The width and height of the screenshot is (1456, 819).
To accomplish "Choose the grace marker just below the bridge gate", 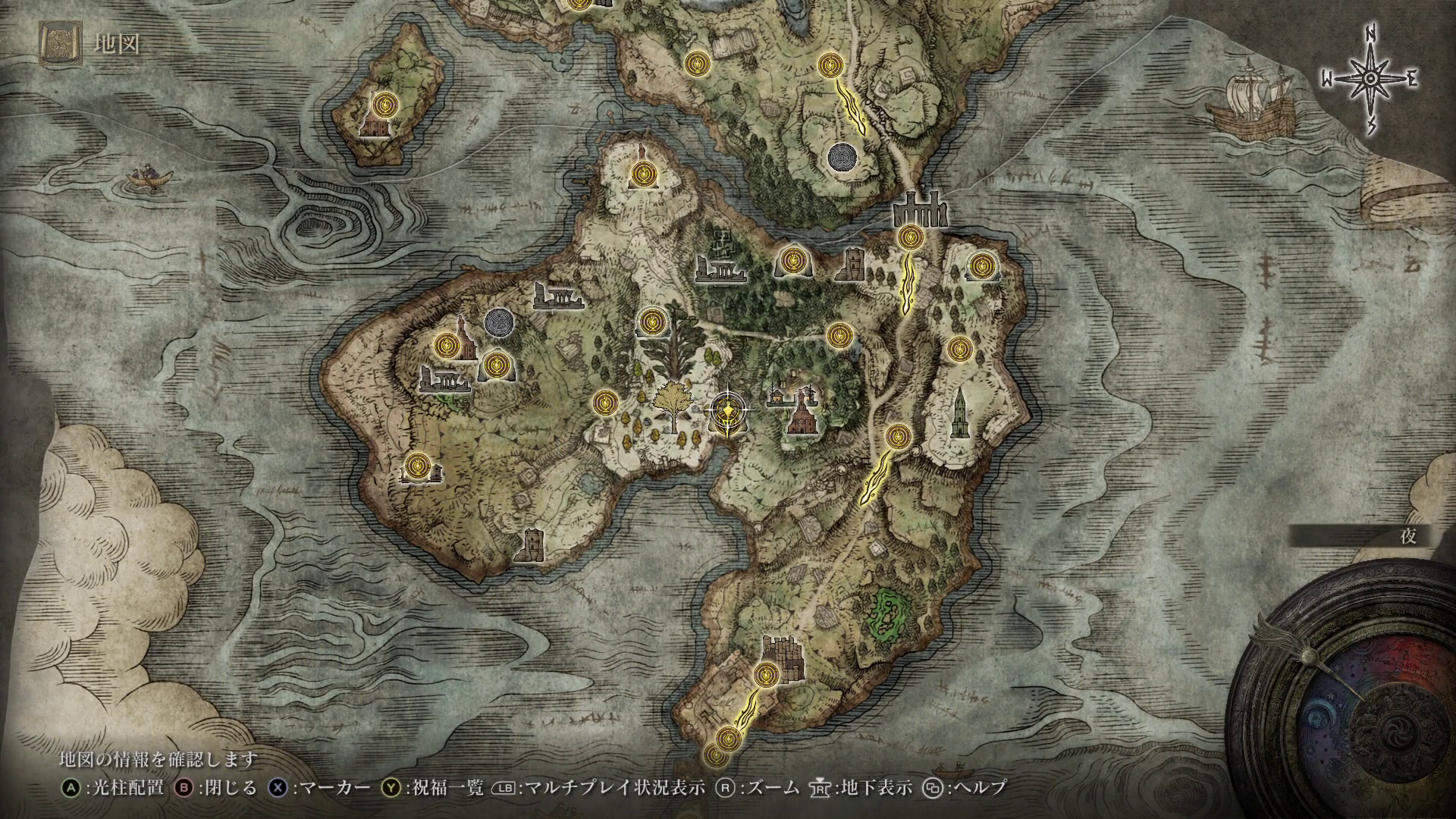I will (x=908, y=237).
